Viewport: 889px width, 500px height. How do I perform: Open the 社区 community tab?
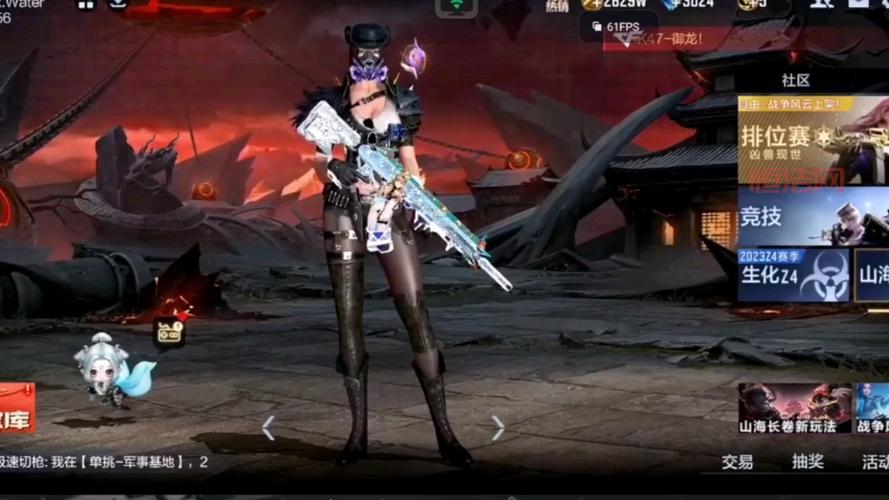[x=796, y=80]
